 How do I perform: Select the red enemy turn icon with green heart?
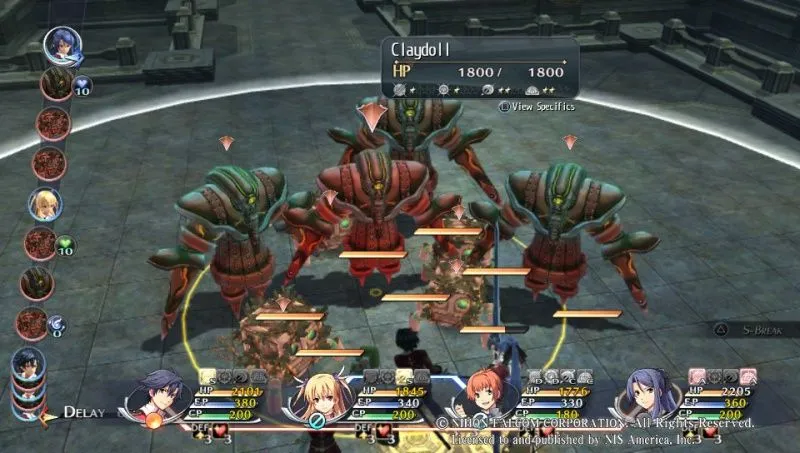41,243
